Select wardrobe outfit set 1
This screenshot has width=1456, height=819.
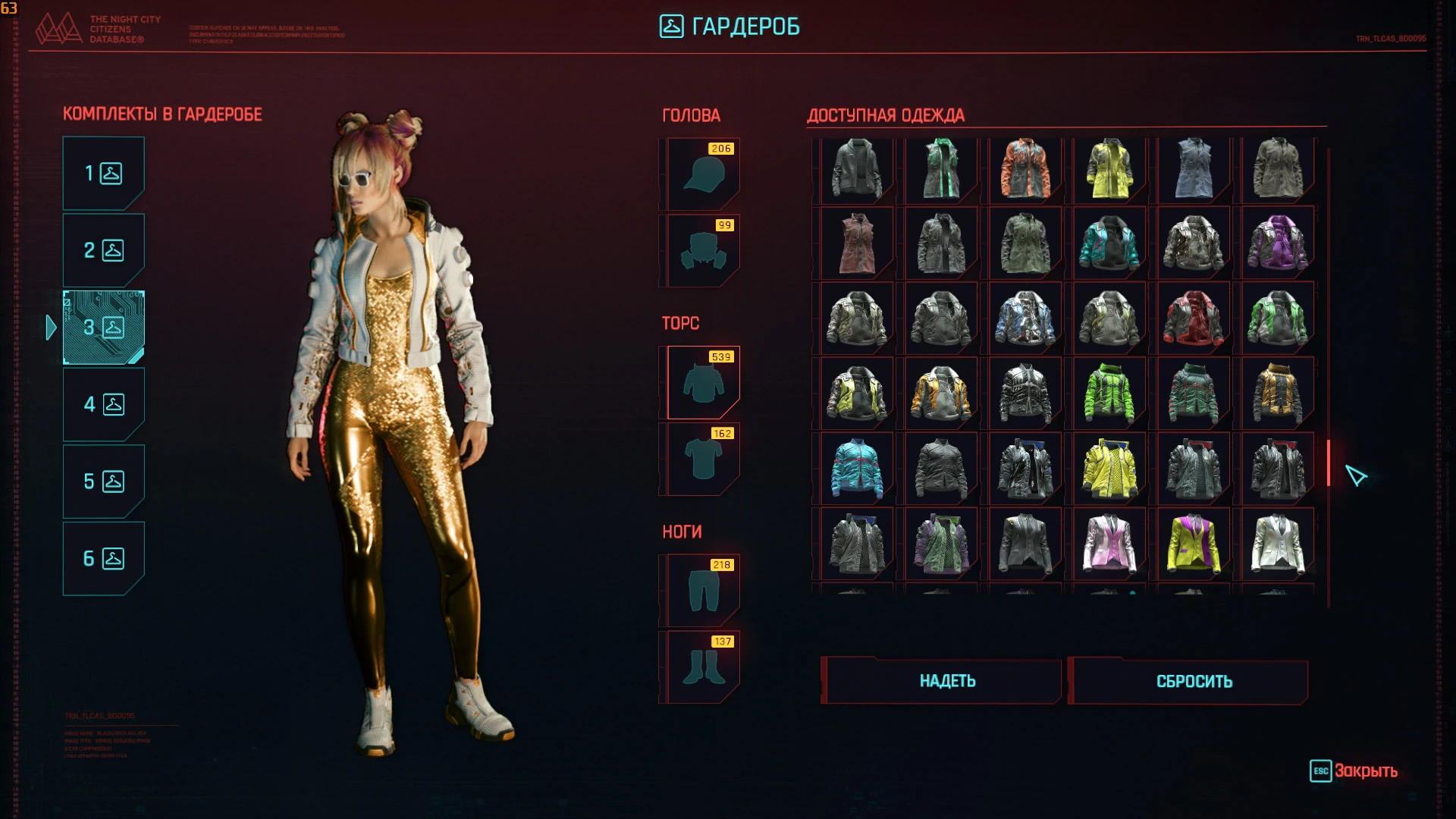point(103,173)
